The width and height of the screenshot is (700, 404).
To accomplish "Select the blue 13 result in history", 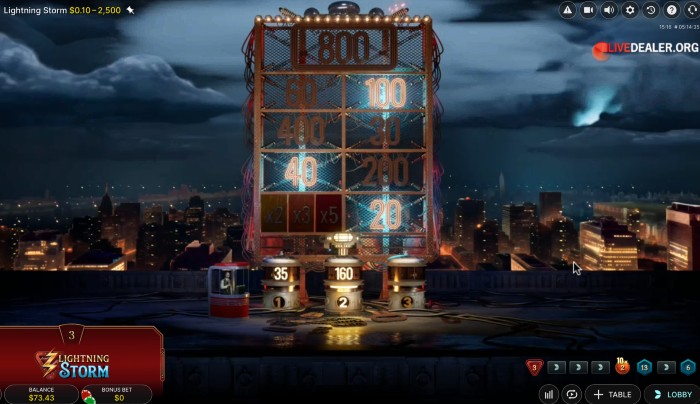I will [645, 368].
